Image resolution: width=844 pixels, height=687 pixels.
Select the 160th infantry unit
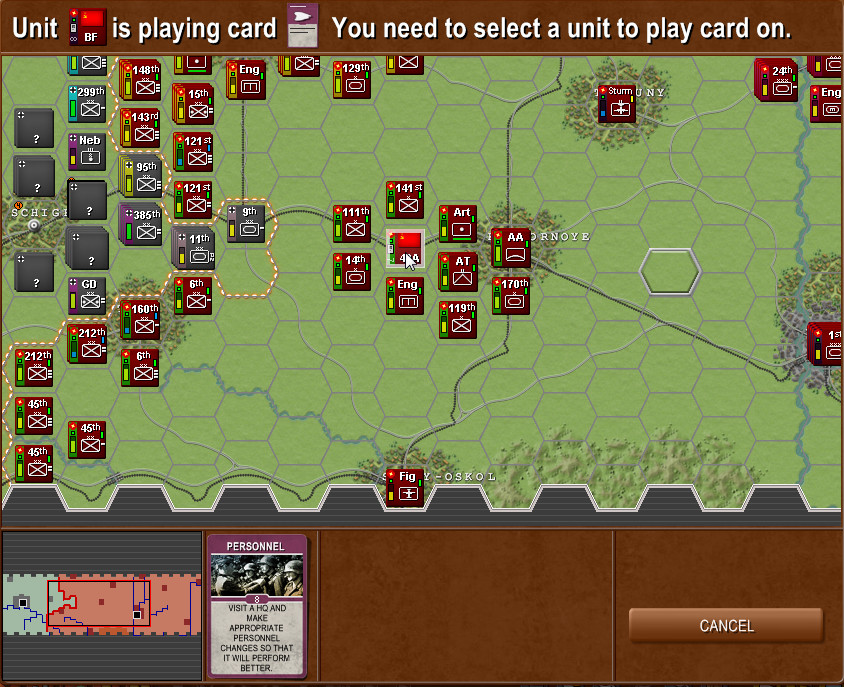(x=140, y=319)
